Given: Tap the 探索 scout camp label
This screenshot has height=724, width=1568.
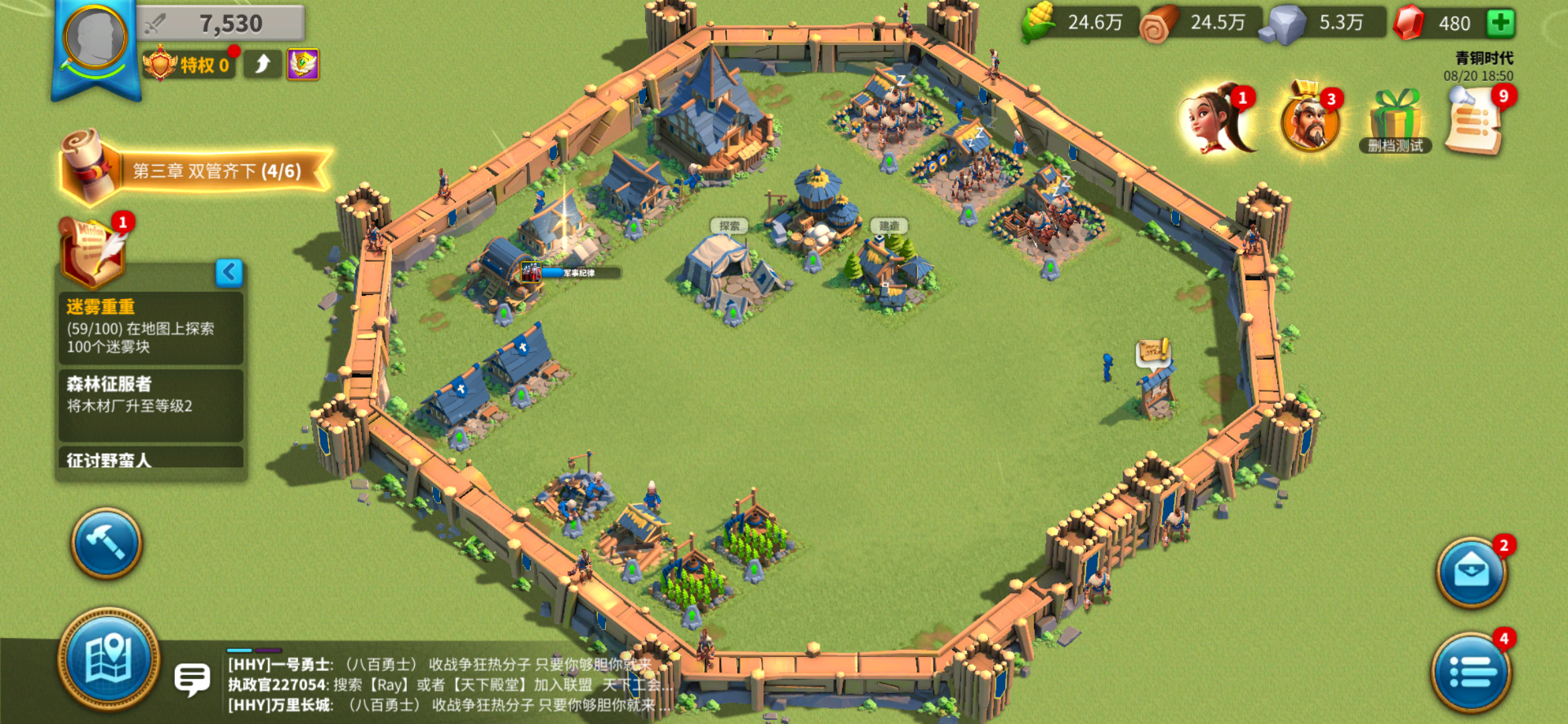Looking at the screenshot, I should click(728, 226).
